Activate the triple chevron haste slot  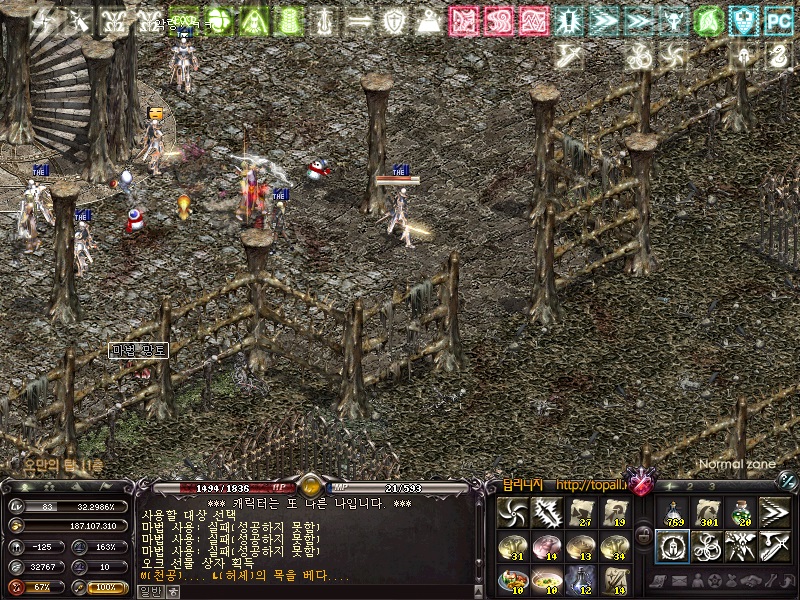pos(774,511)
